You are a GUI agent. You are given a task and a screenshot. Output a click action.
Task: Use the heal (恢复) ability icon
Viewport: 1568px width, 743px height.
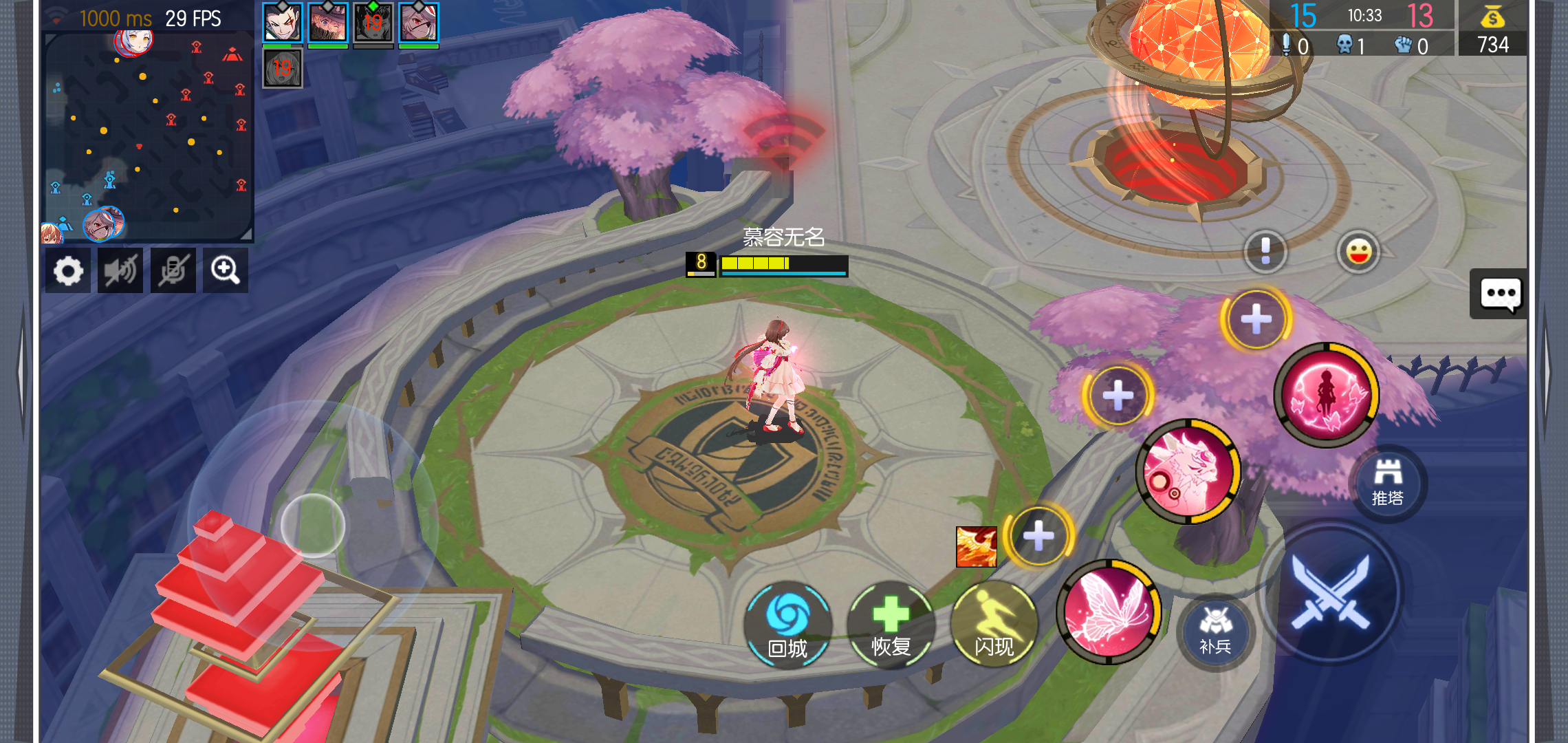890,625
